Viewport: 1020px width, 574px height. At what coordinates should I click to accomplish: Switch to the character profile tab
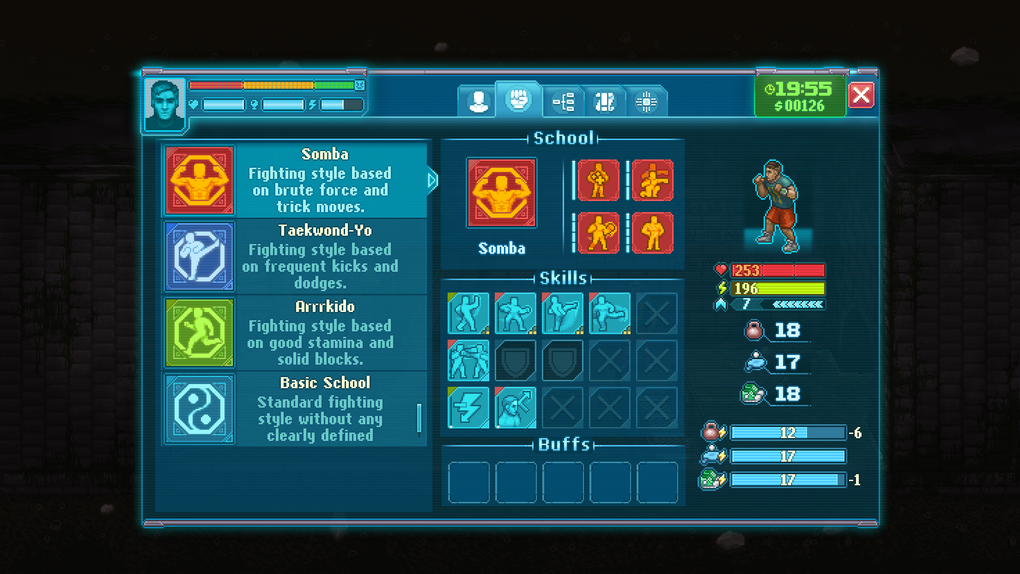coord(478,101)
